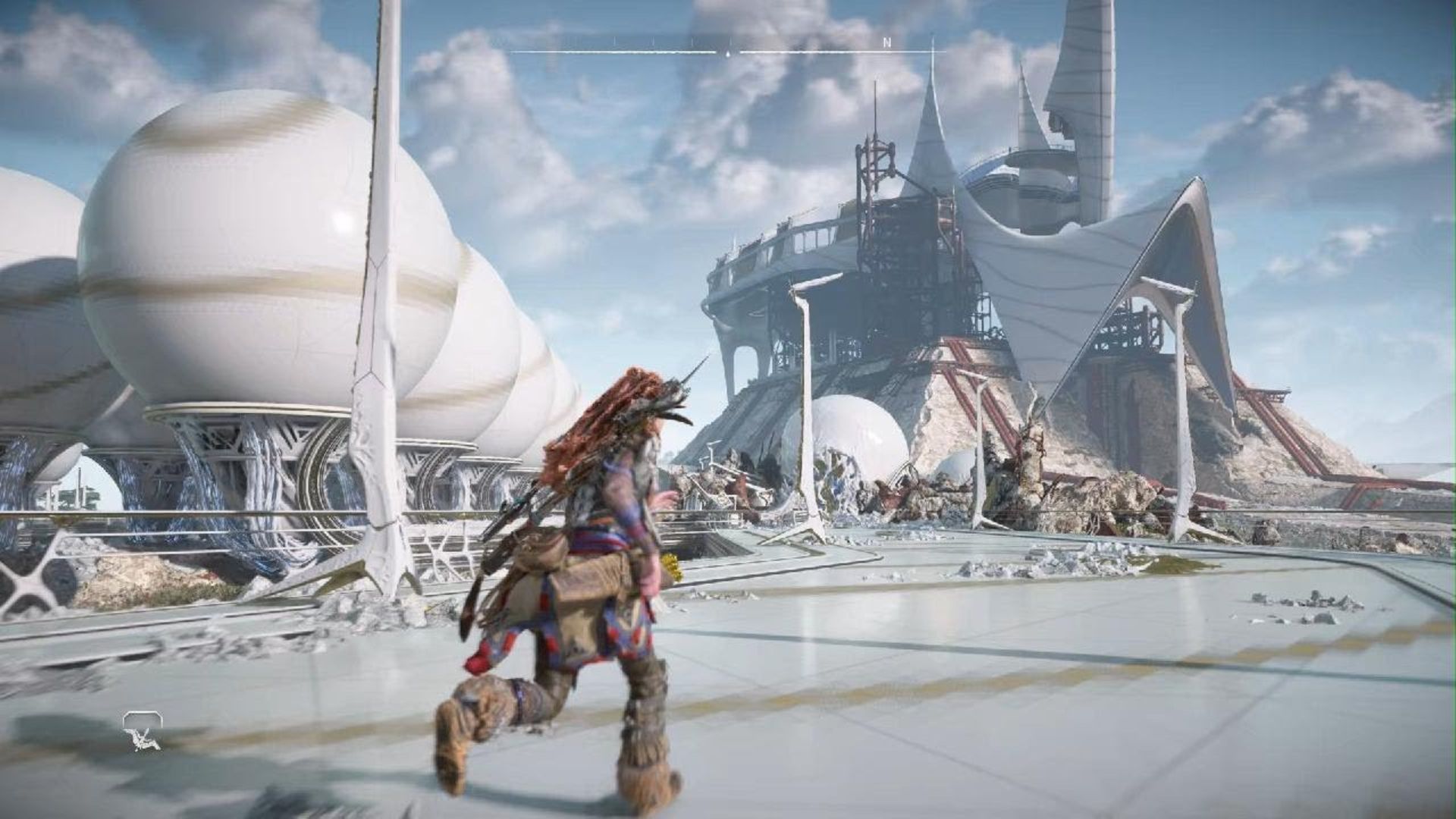Click the arrow indicator below the compass center
Screen dimensions: 1456x819
point(727,55)
